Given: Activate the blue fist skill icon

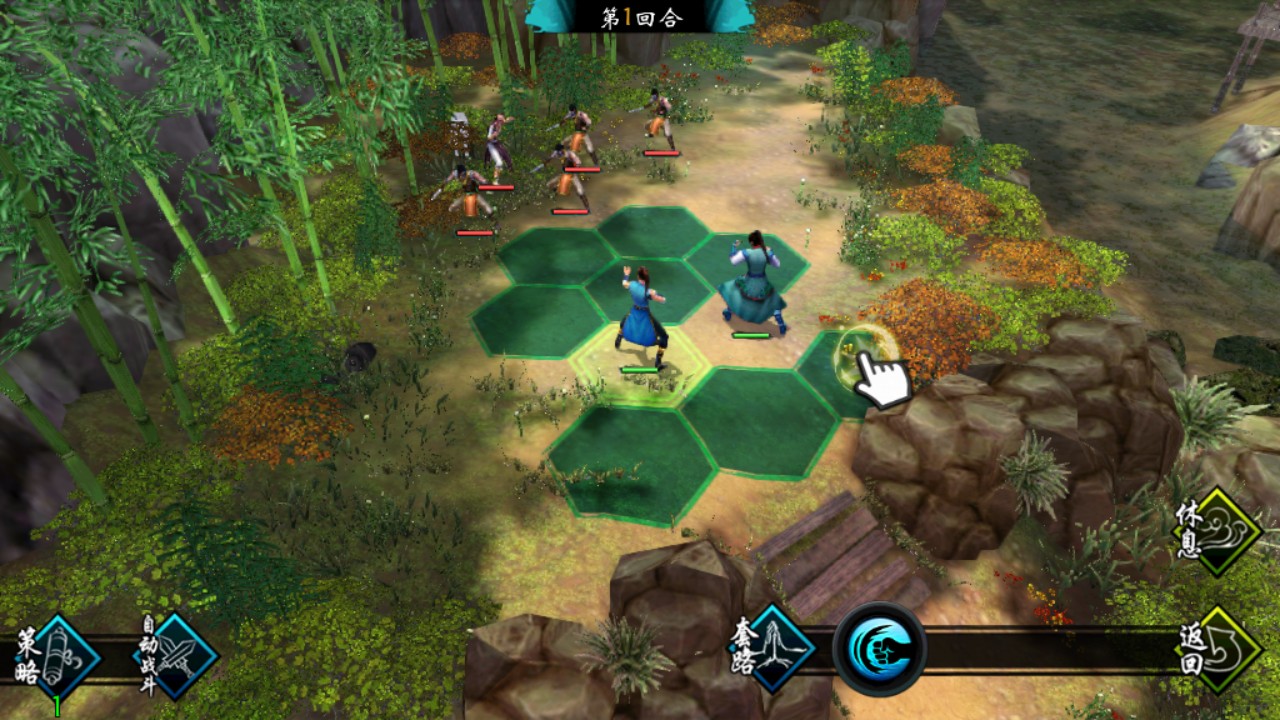Looking at the screenshot, I should 879,649.
